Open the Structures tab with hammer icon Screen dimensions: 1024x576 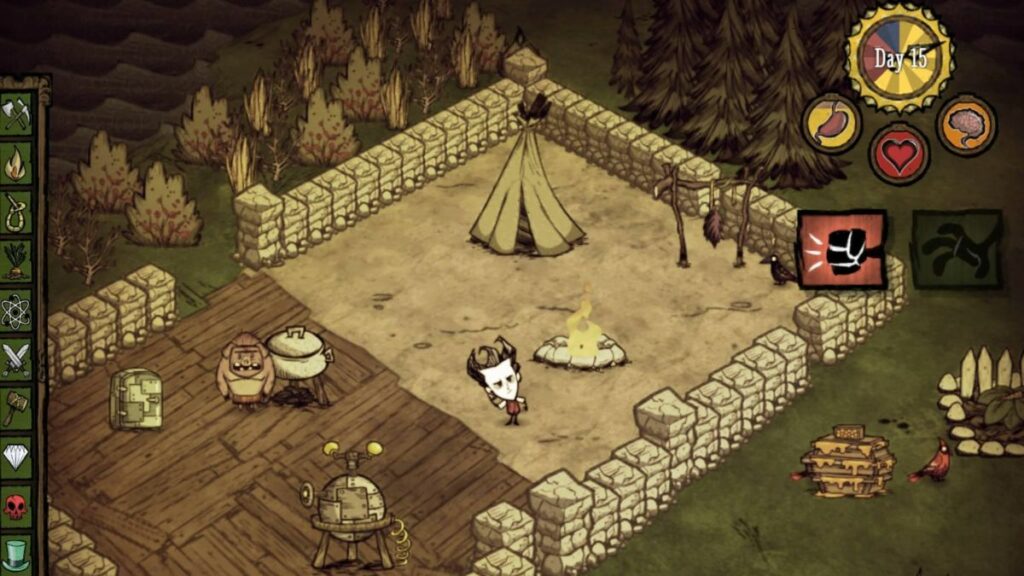coord(17,406)
